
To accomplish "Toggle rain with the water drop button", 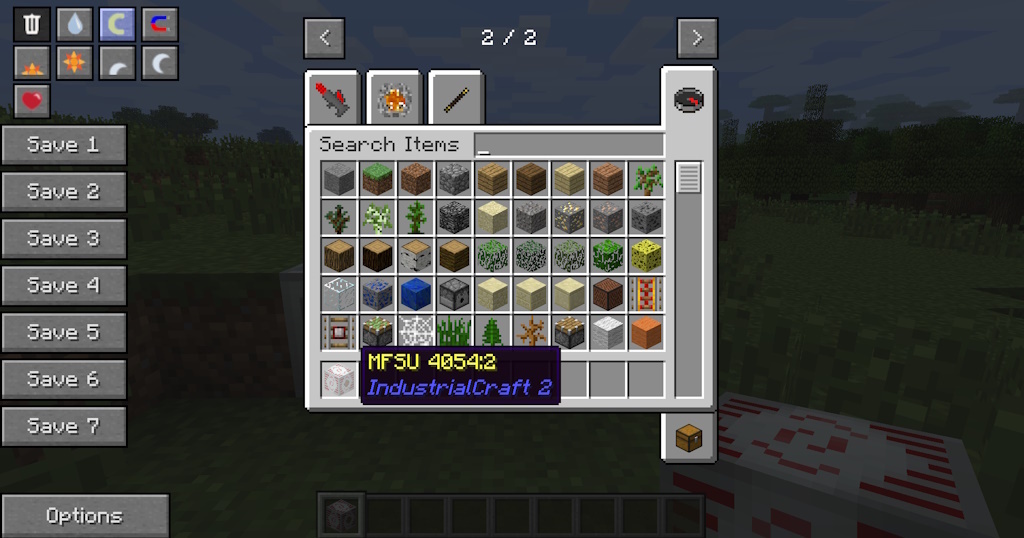I will tap(74, 23).
